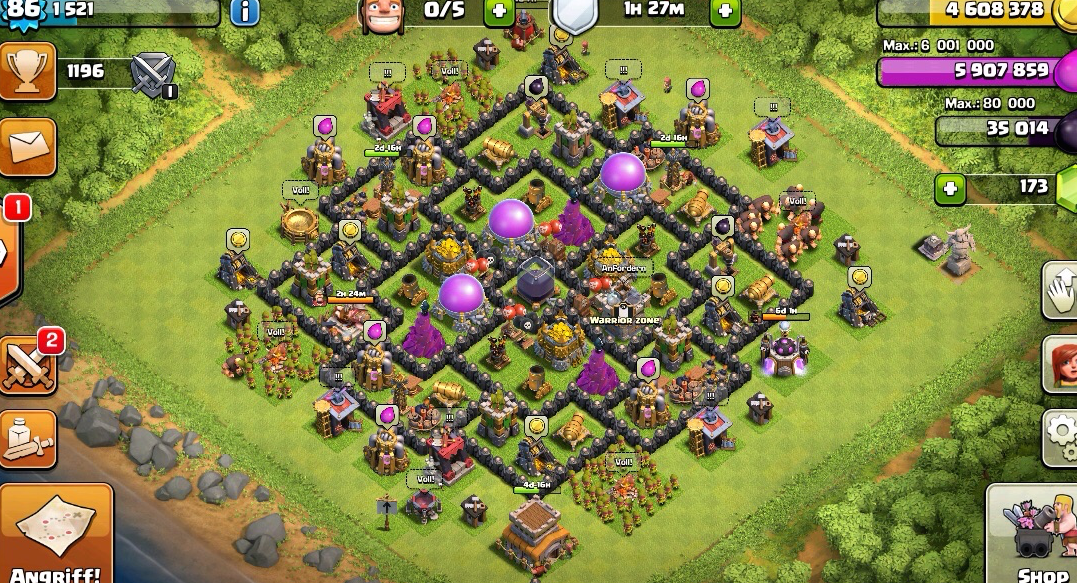The width and height of the screenshot is (1077, 583).
Task: Expand the clan chat side tab
Action: (8, 252)
